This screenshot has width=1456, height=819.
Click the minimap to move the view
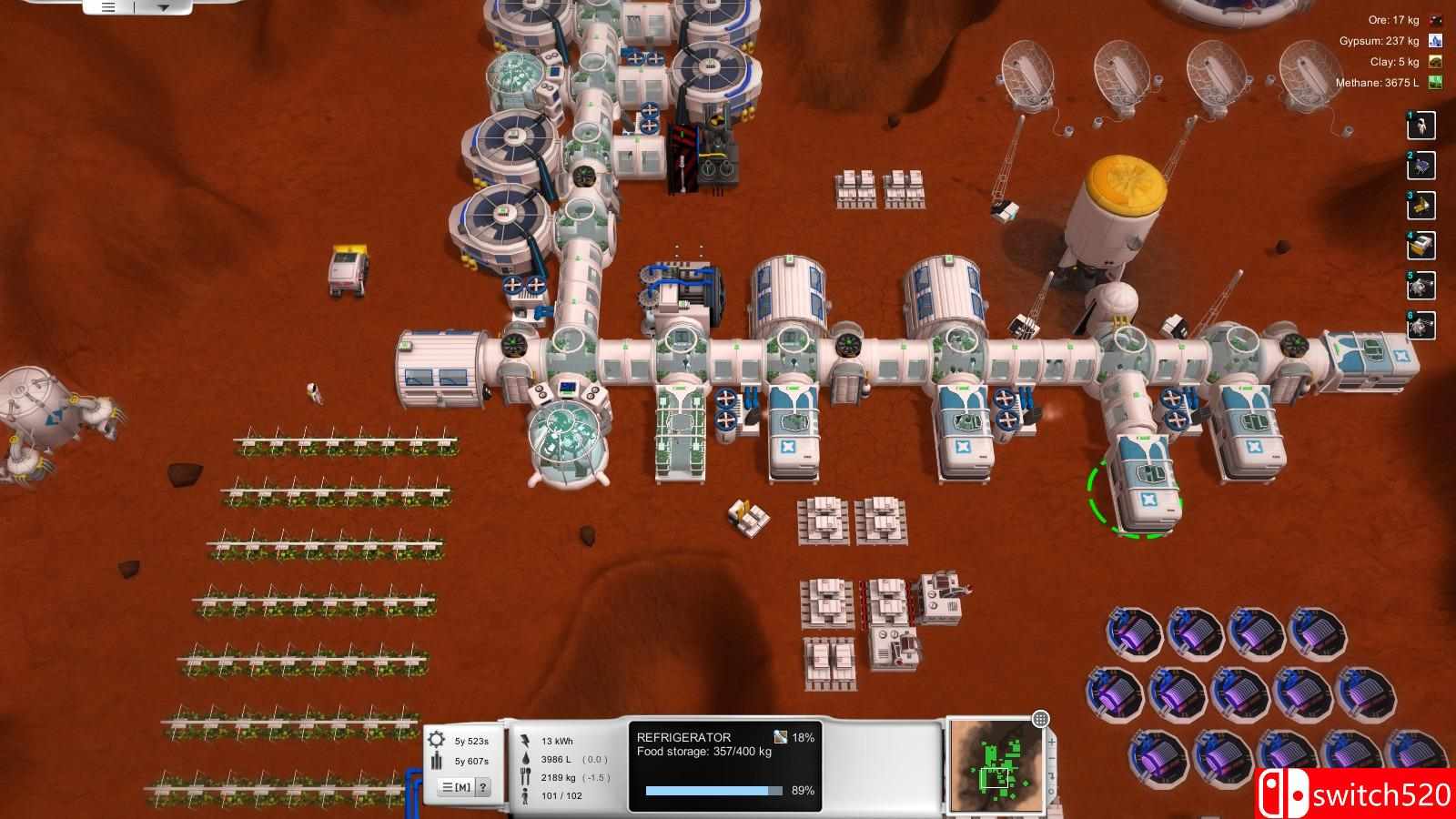click(x=994, y=766)
